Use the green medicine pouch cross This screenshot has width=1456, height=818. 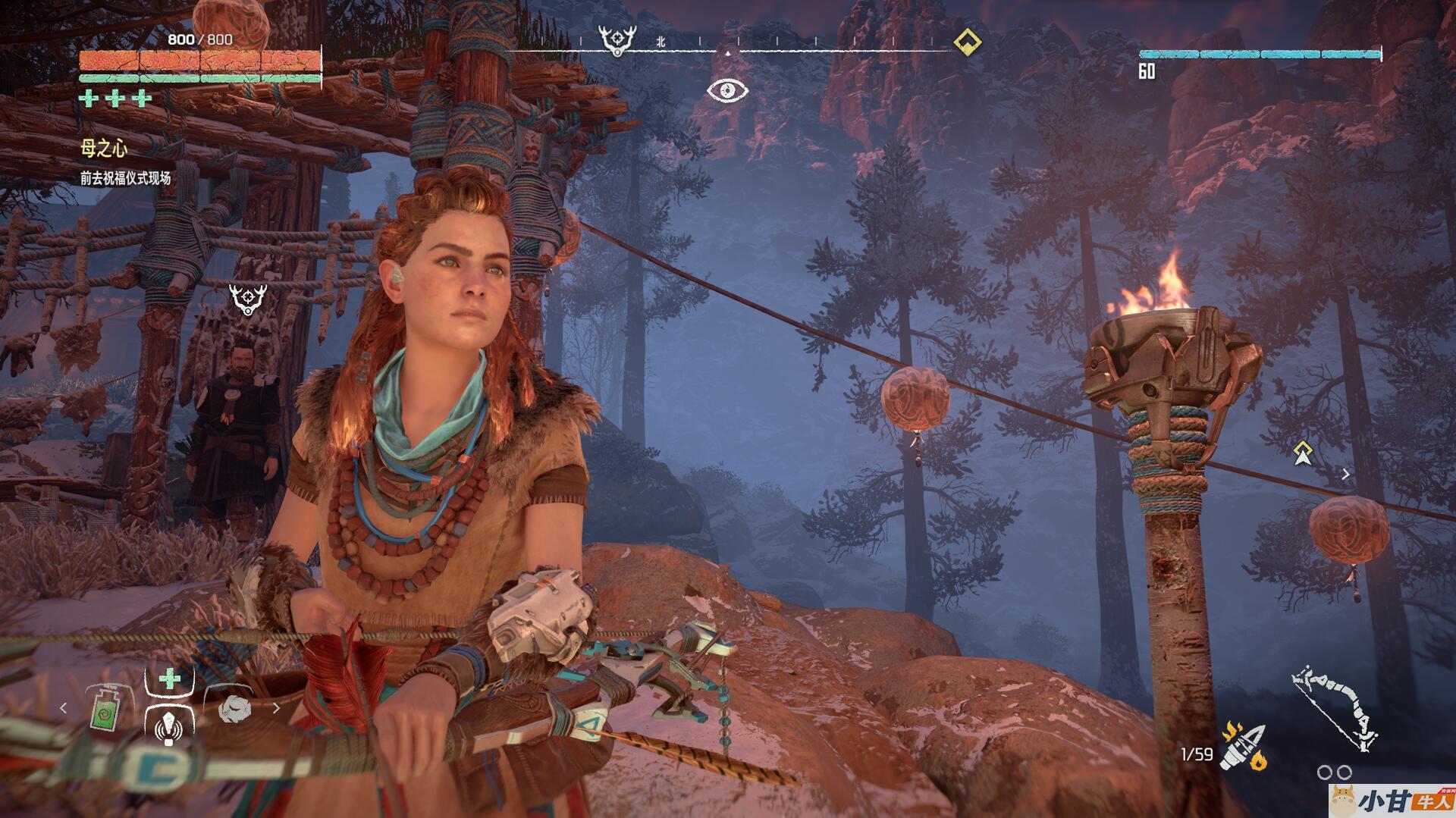[169, 677]
